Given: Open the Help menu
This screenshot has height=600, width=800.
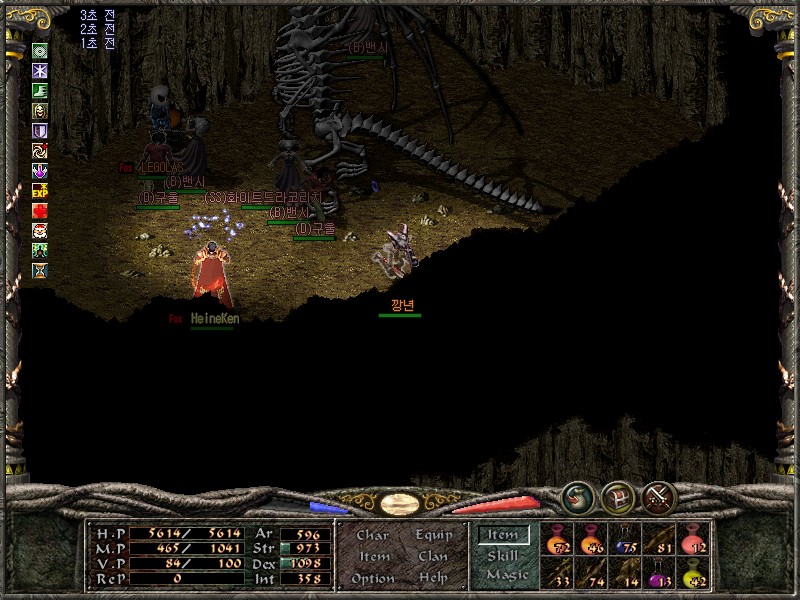Looking at the screenshot, I should click(433, 578).
